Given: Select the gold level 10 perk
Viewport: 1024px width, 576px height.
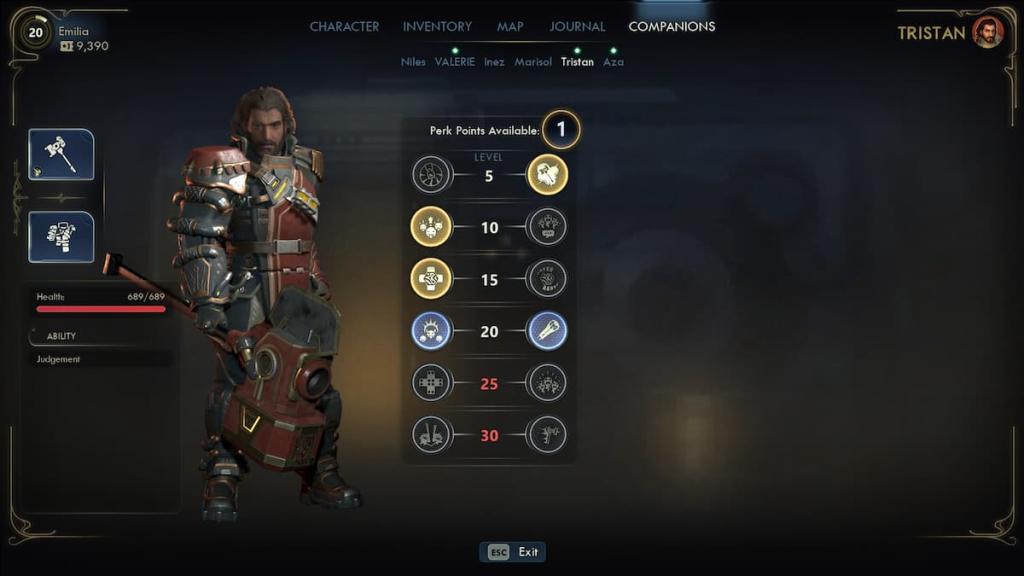Looking at the screenshot, I should point(431,227).
